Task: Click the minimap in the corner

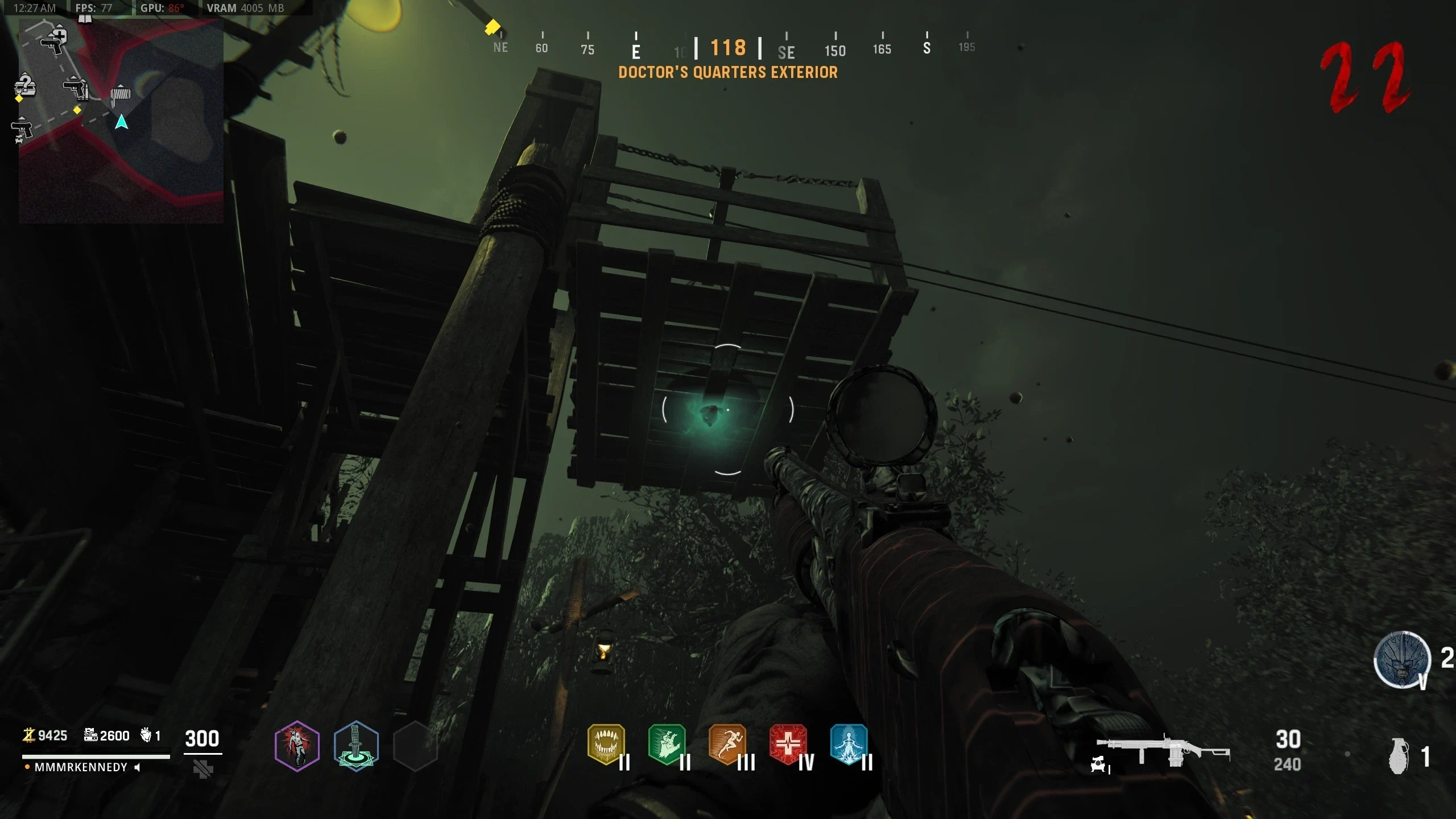Action: [x=121, y=121]
